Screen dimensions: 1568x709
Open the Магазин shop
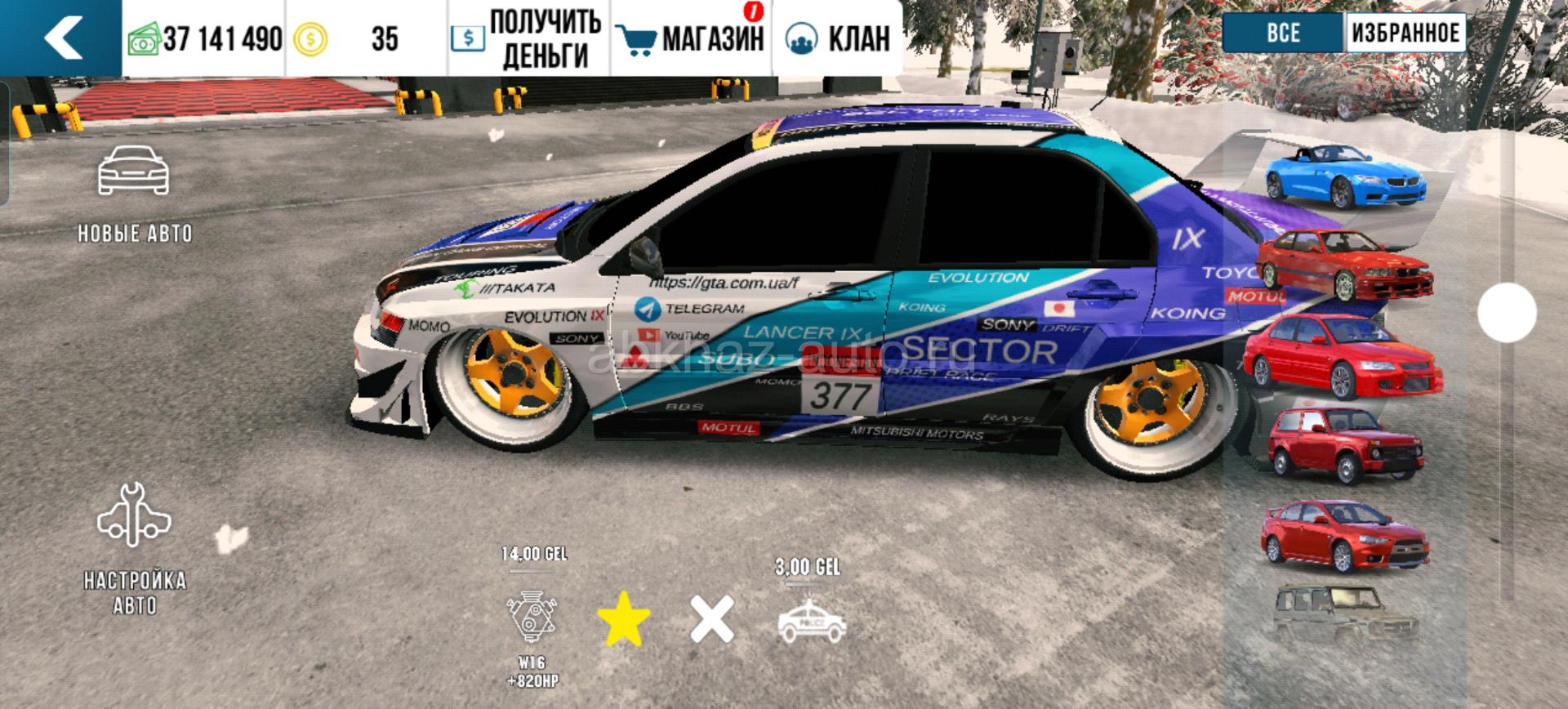690,38
